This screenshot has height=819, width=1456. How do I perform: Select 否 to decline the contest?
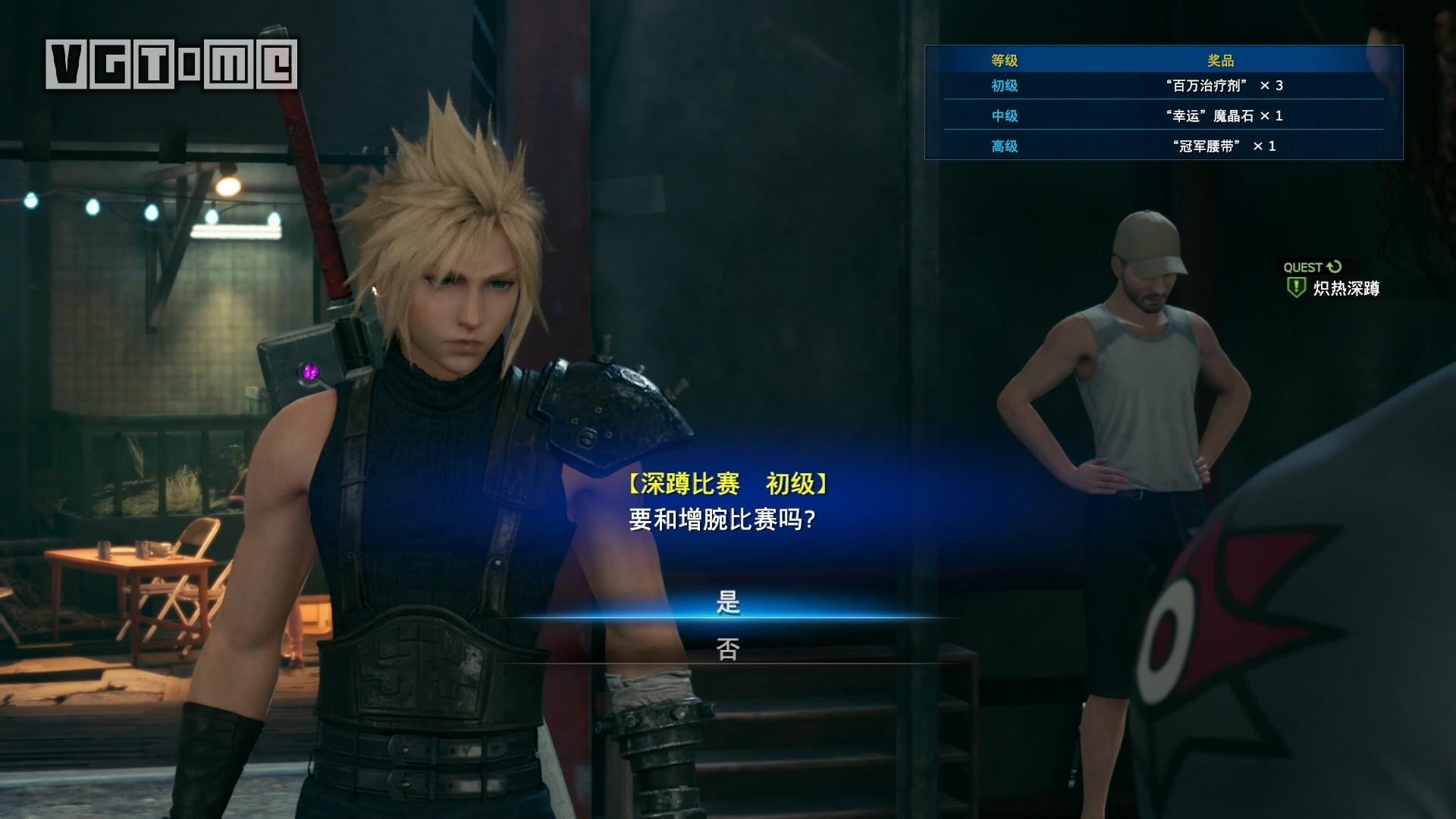(728, 649)
